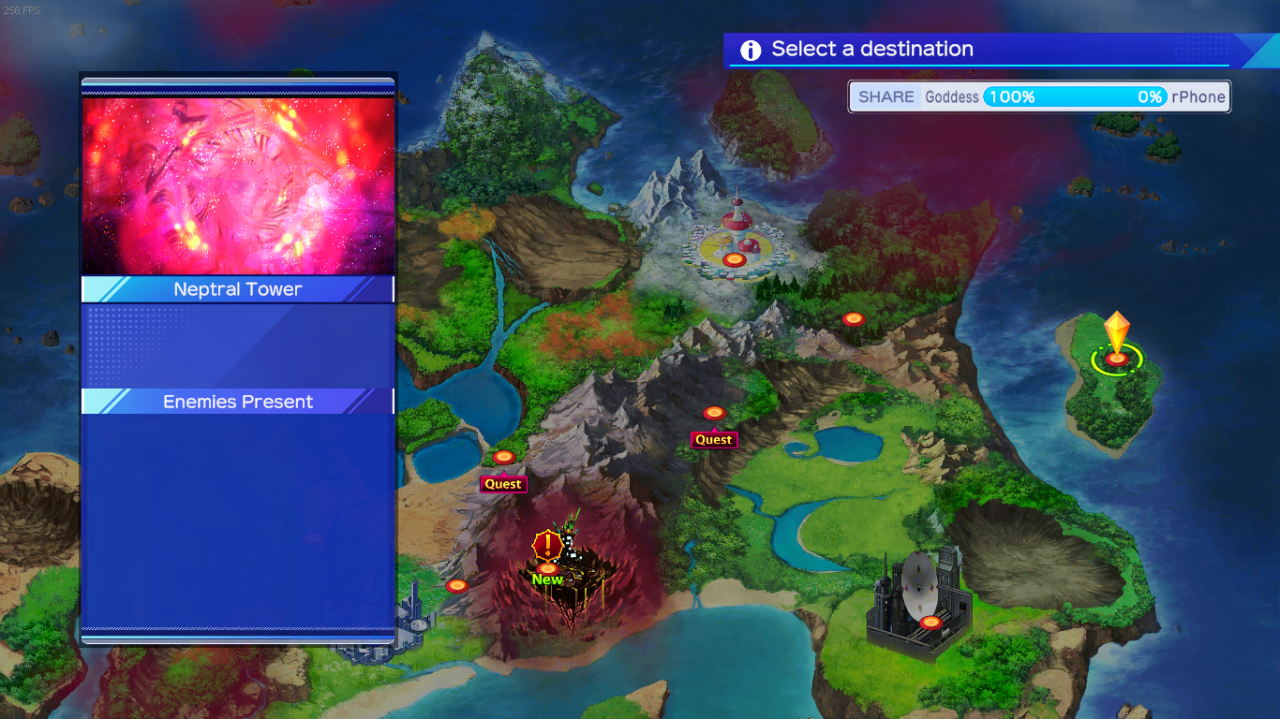Select the marker on the rocky ridge by the forest

click(853, 319)
